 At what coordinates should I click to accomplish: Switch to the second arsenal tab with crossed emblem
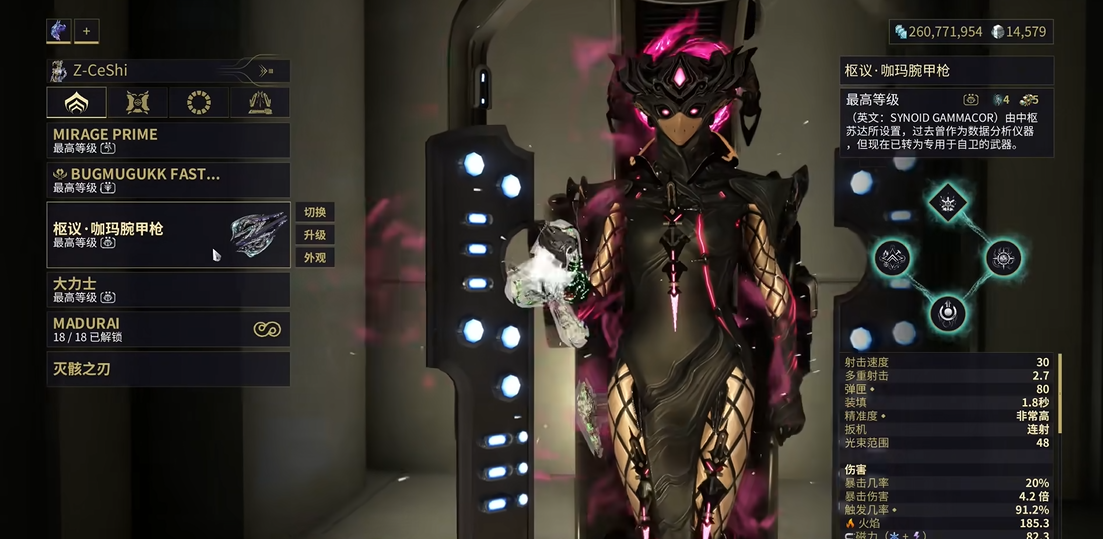(137, 102)
